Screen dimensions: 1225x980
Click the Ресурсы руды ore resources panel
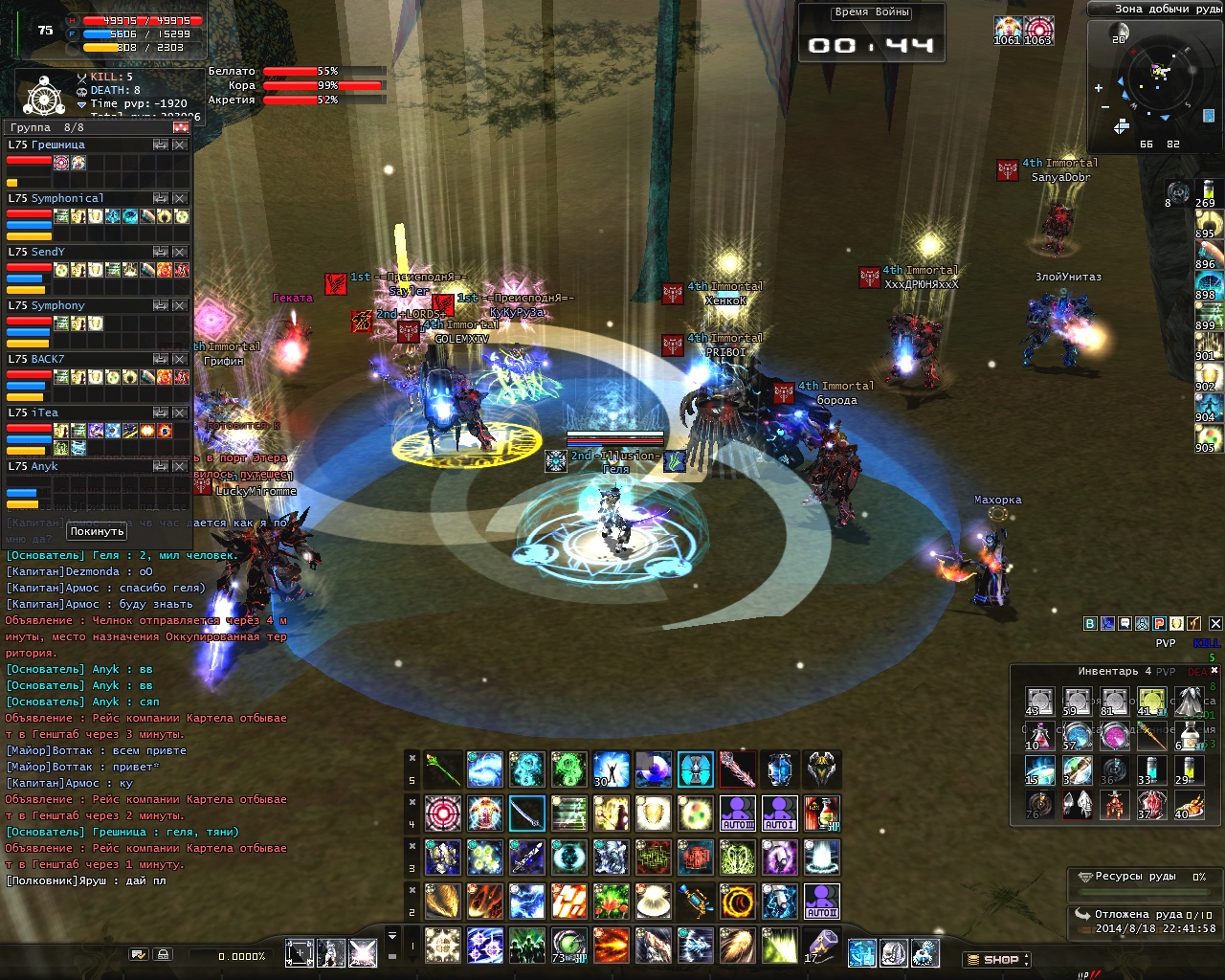[x=1139, y=877]
